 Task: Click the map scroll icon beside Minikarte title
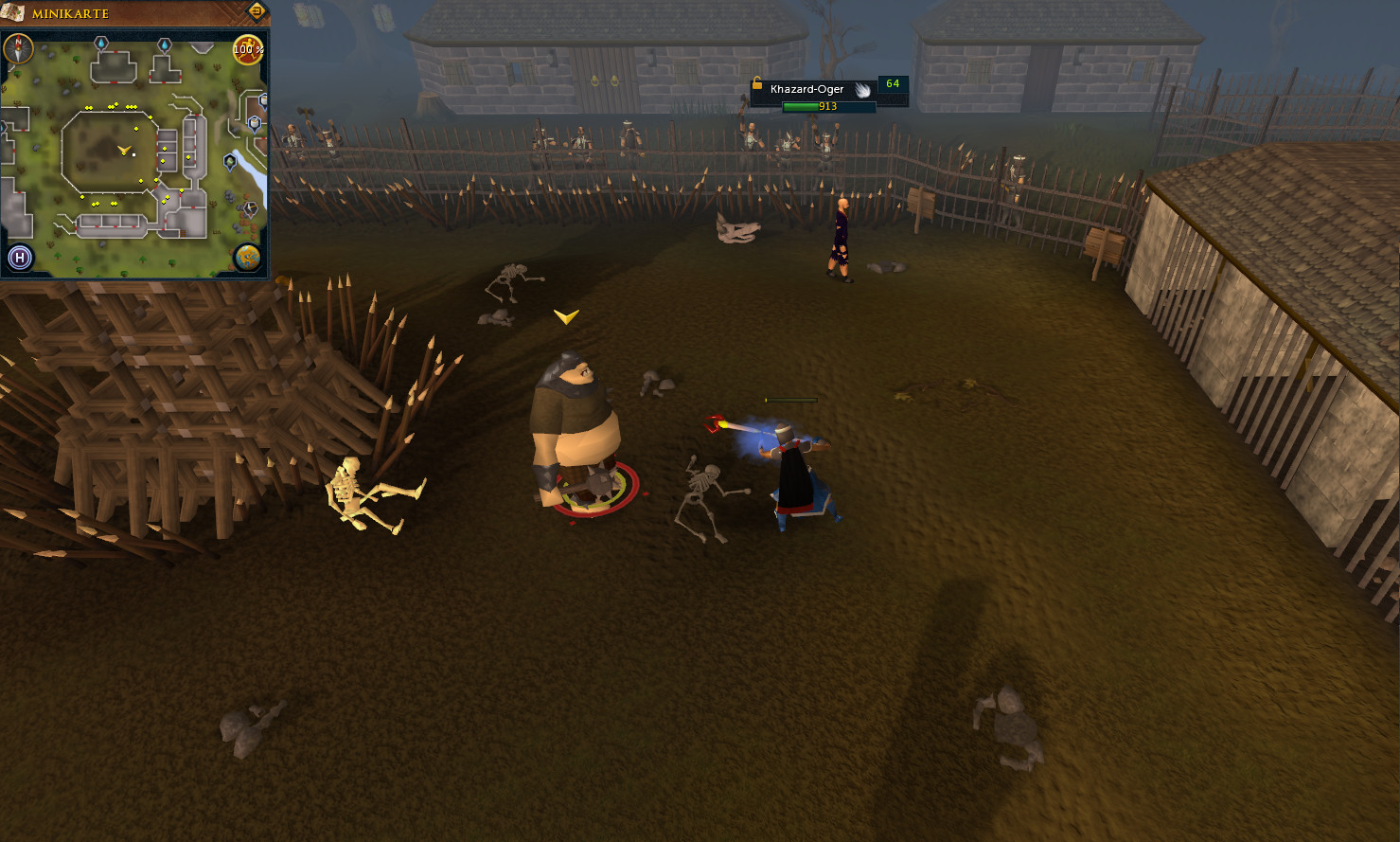[15, 13]
